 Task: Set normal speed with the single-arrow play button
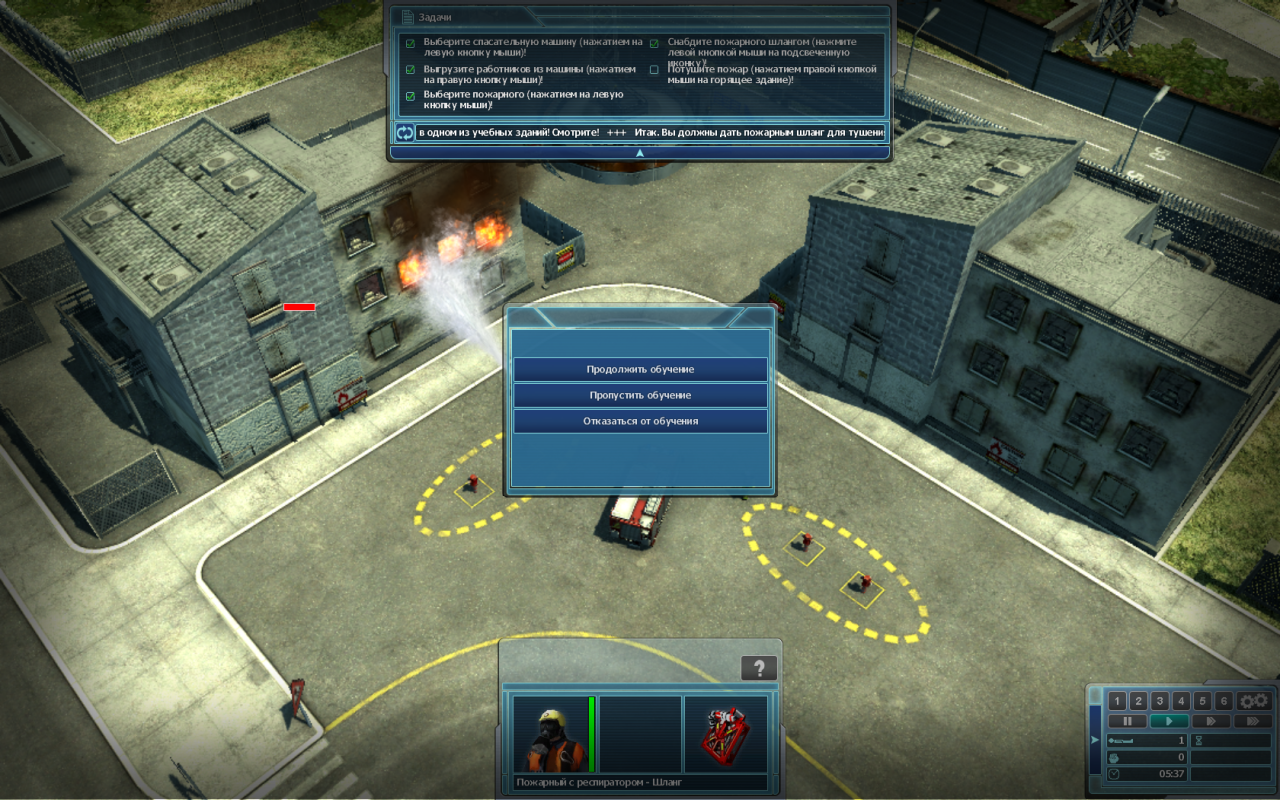(1169, 721)
